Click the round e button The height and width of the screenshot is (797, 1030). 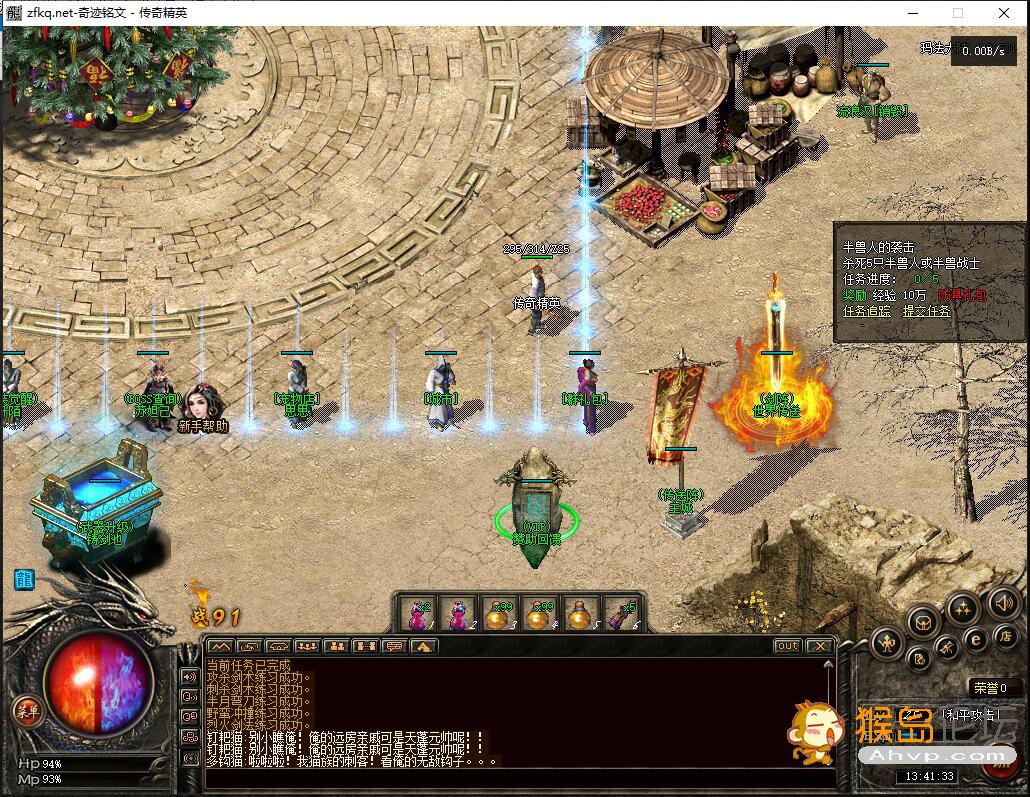(974, 639)
